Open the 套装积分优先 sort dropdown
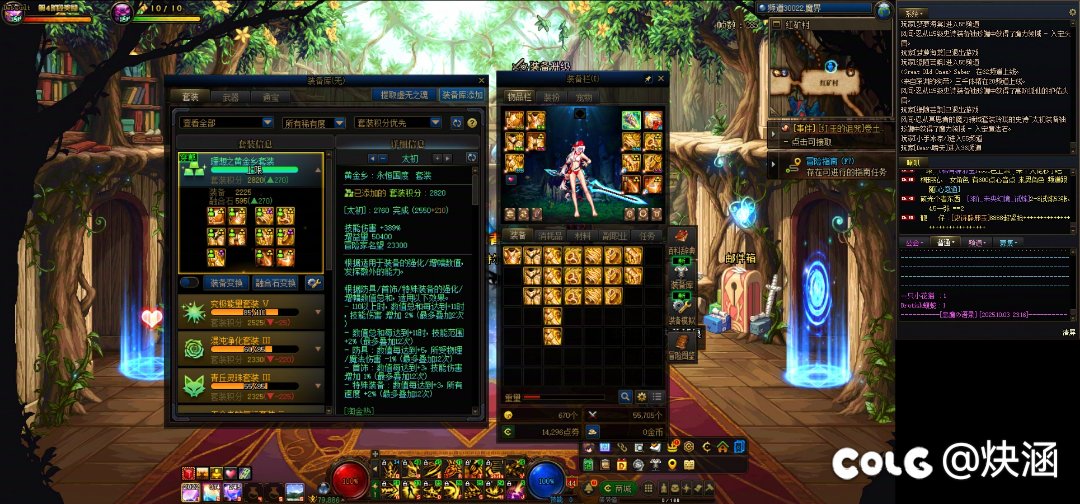 pos(397,122)
